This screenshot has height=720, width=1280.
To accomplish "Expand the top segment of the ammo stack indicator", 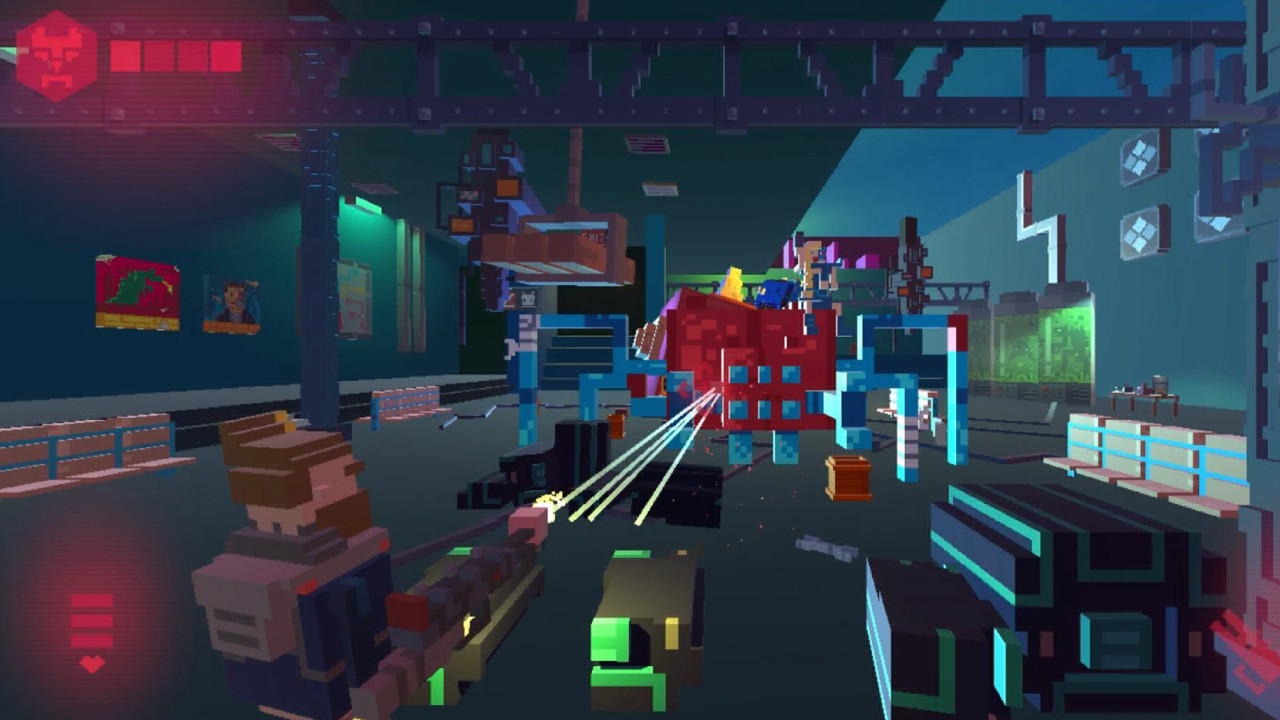I will pyautogui.click(x=91, y=601).
